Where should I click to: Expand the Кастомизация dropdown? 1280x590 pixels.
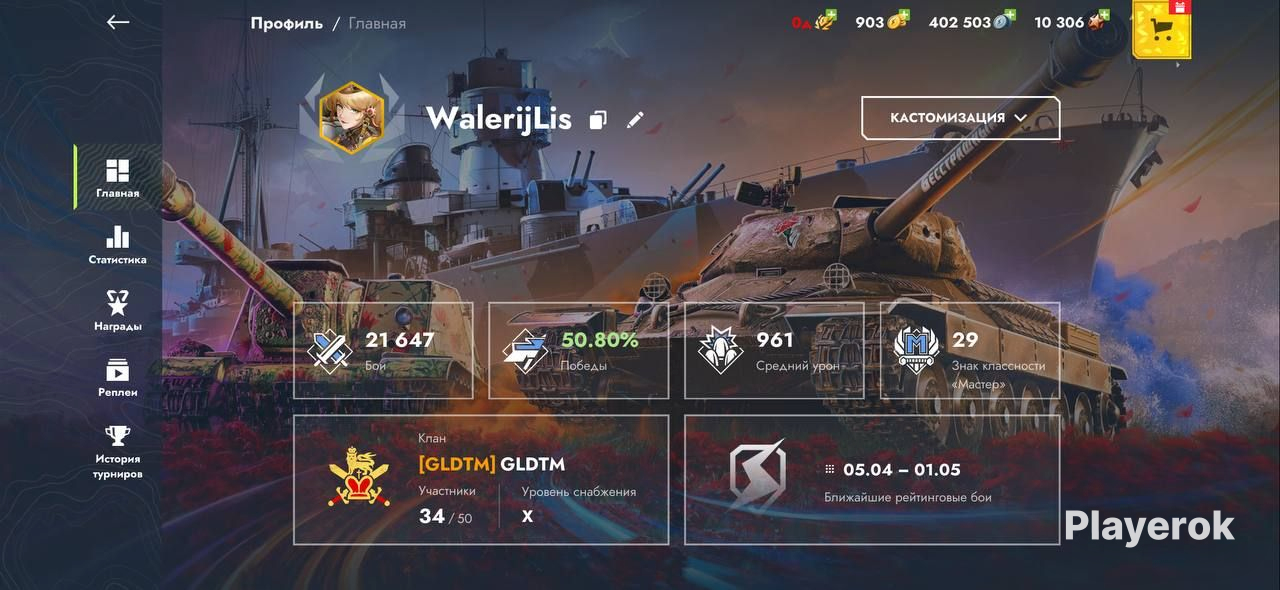coord(960,118)
